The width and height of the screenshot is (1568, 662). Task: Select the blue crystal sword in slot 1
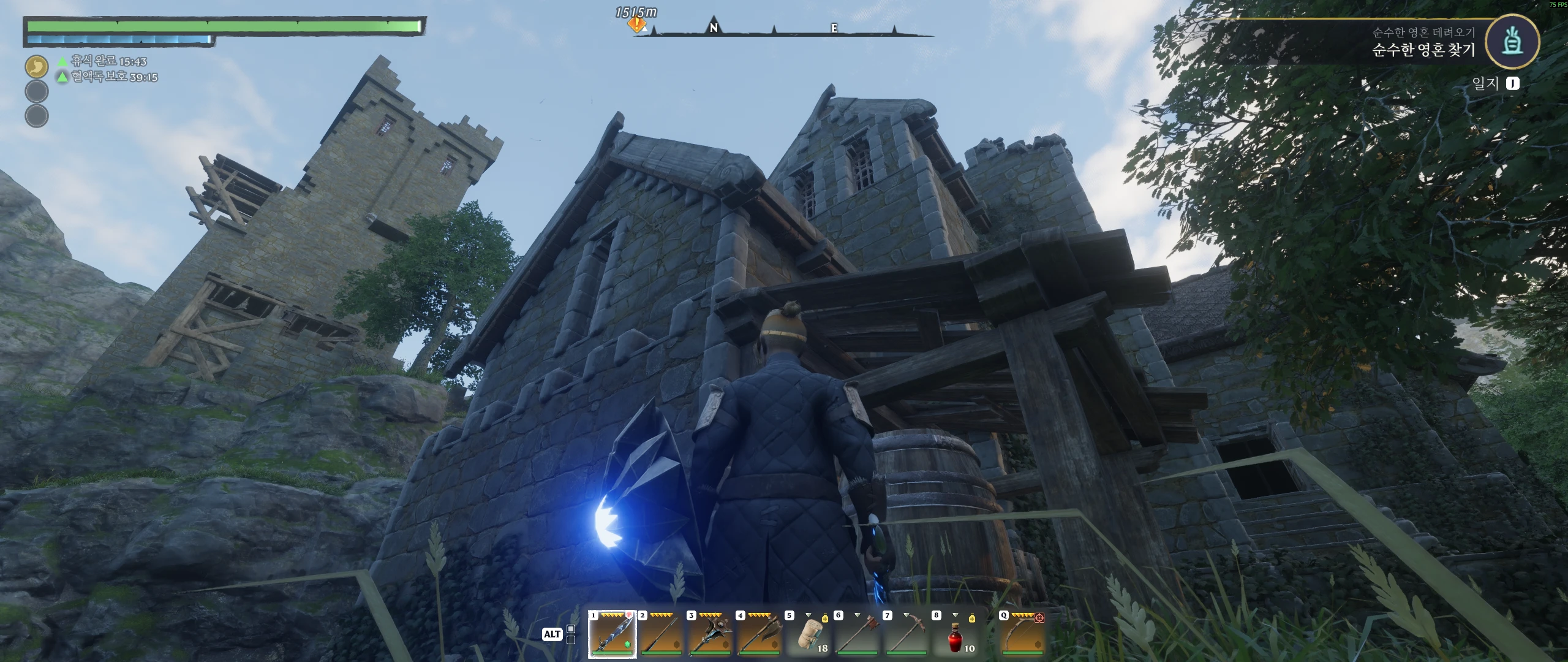coord(612,634)
